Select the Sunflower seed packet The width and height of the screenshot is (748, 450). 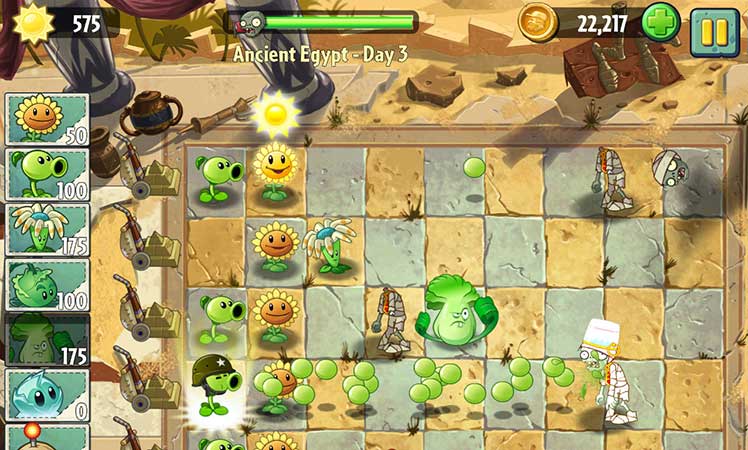[x=47, y=120]
